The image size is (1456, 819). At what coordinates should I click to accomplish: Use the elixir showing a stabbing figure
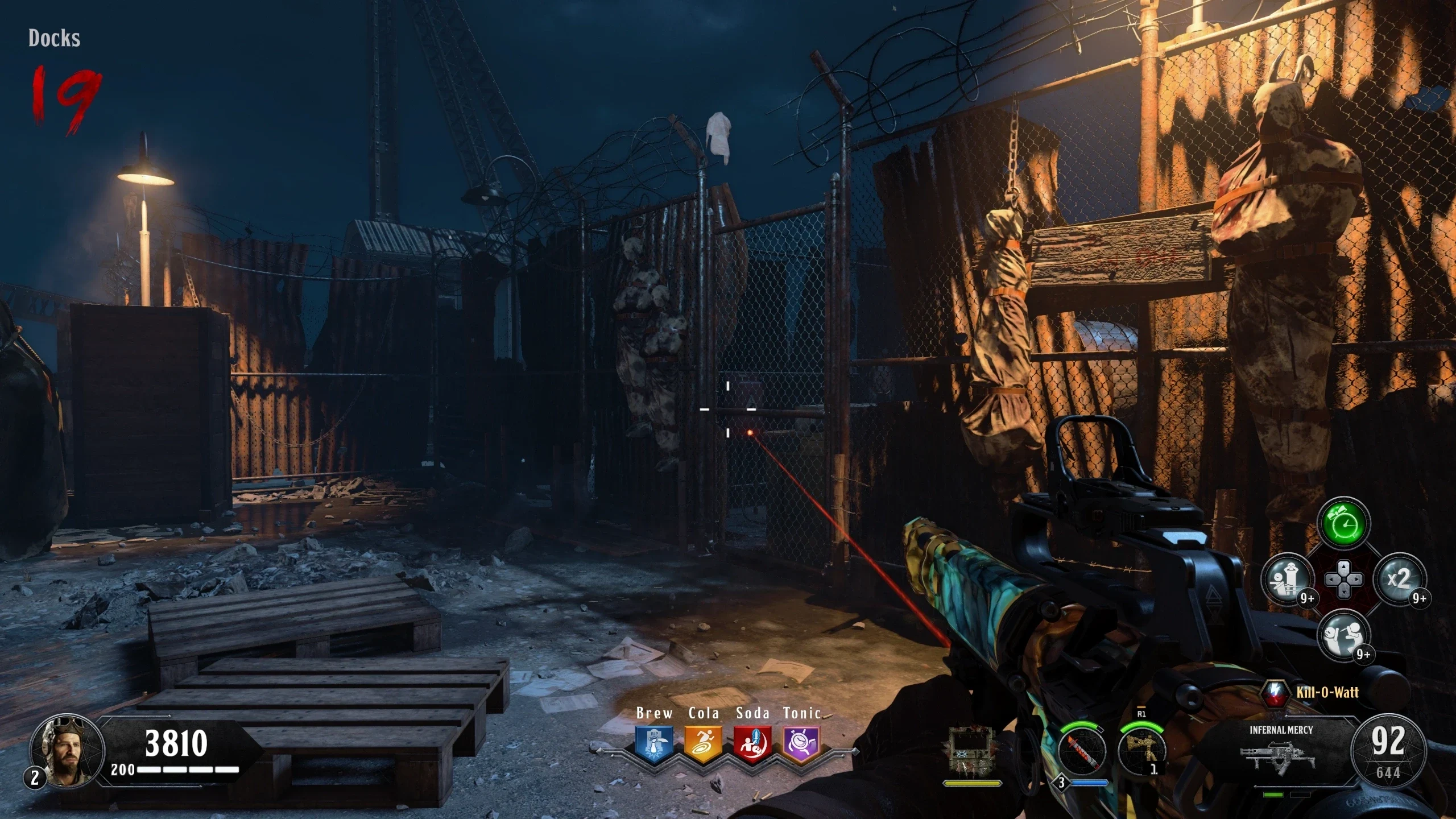click(1343, 635)
